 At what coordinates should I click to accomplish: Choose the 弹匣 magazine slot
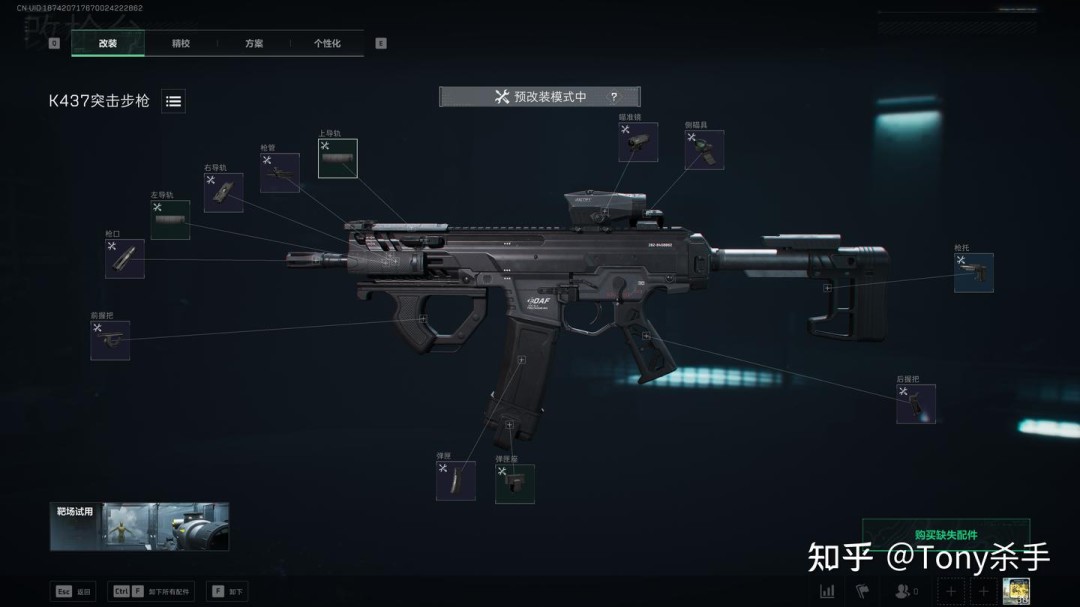(x=455, y=481)
